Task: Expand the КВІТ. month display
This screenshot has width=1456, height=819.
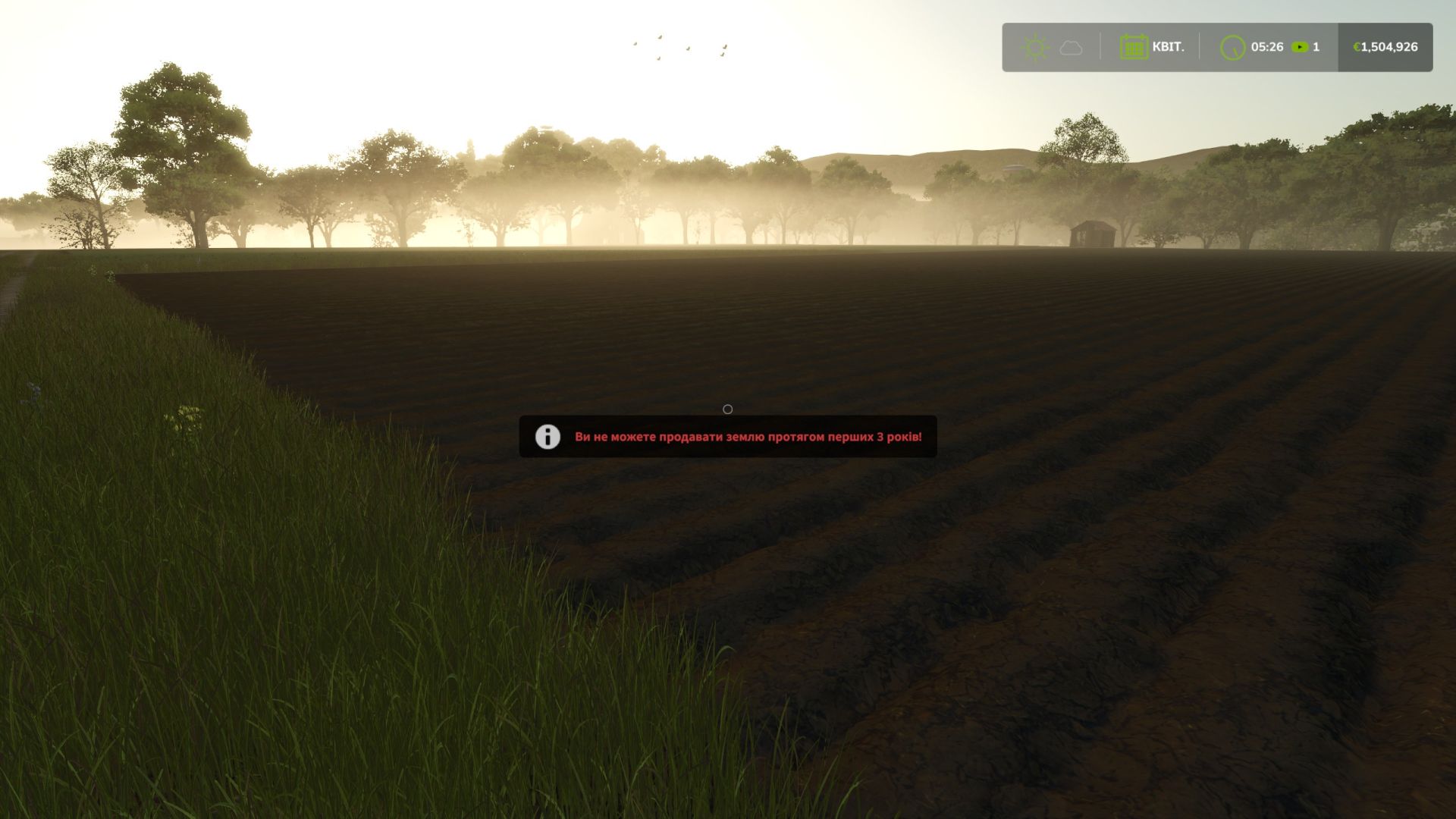Action: pos(1169,46)
